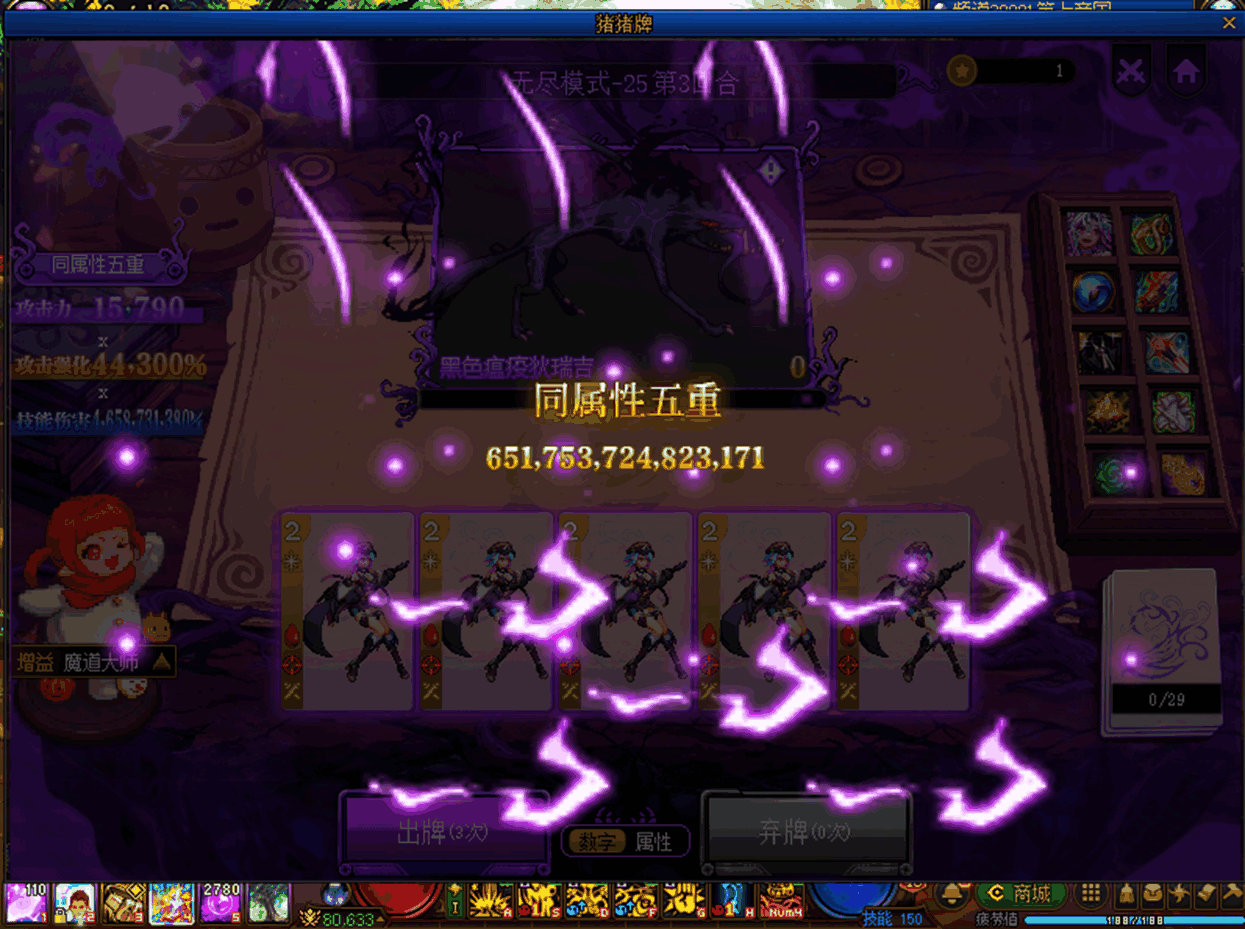Sort the hand by 属性
Image resolution: width=1245 pixels, height=929 pixels.
[654, 842]
